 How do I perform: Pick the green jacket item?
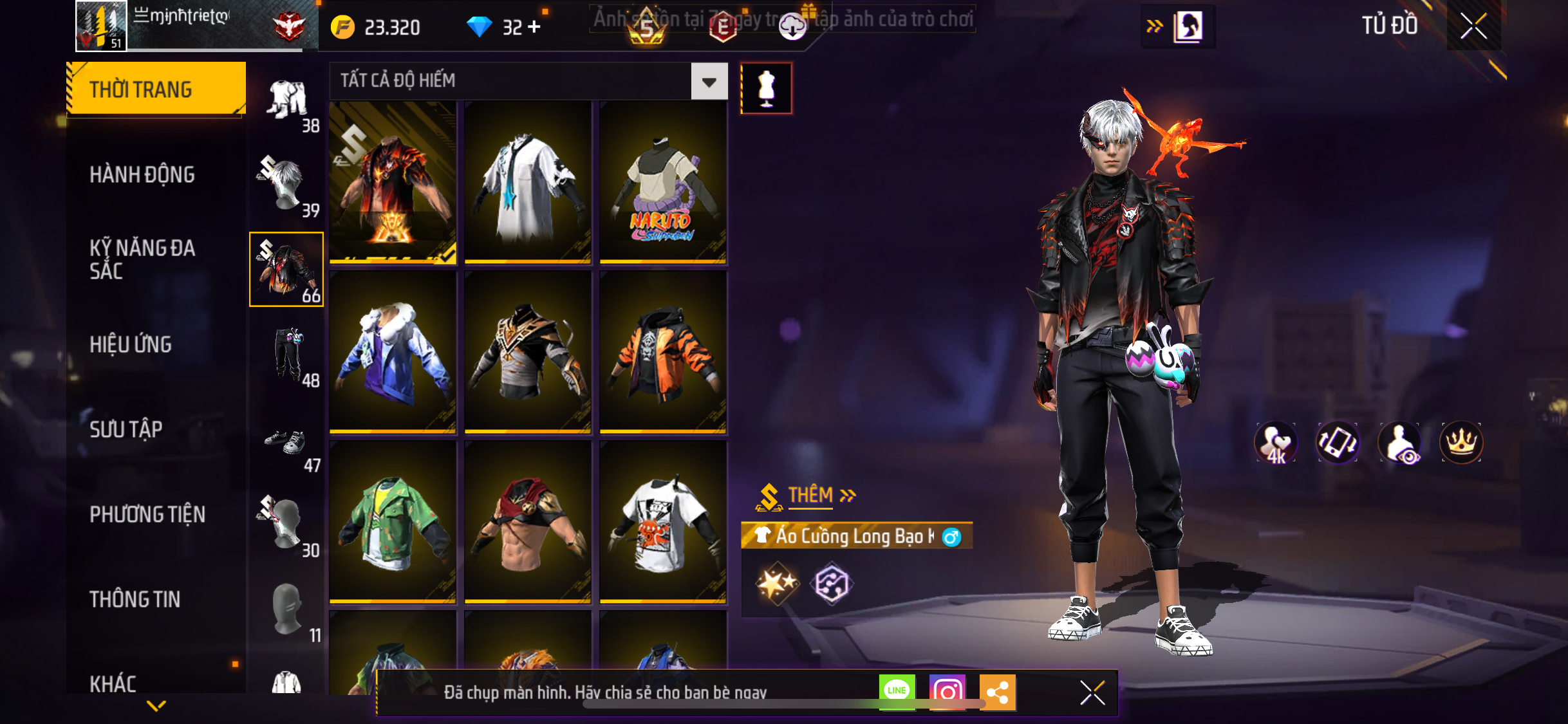[x=393, y=522]
